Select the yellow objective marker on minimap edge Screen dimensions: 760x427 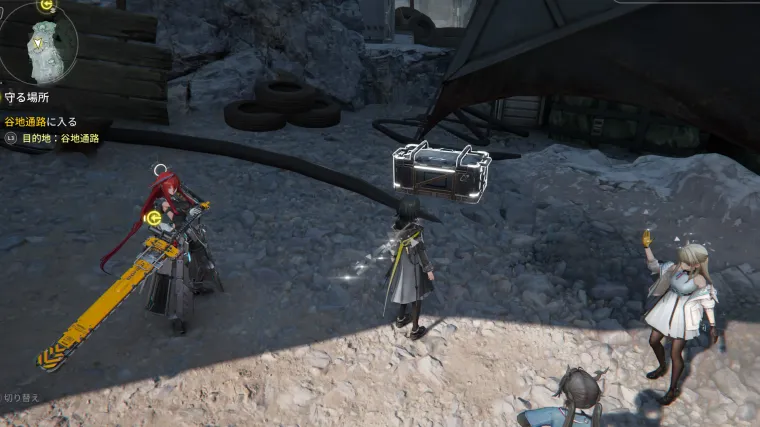[45, 5]
